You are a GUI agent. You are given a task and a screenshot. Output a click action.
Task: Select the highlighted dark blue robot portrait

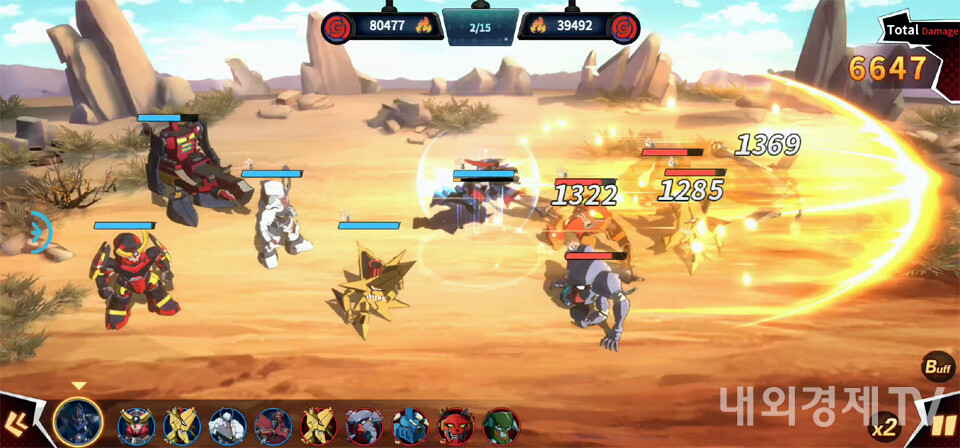pos(78,423)
